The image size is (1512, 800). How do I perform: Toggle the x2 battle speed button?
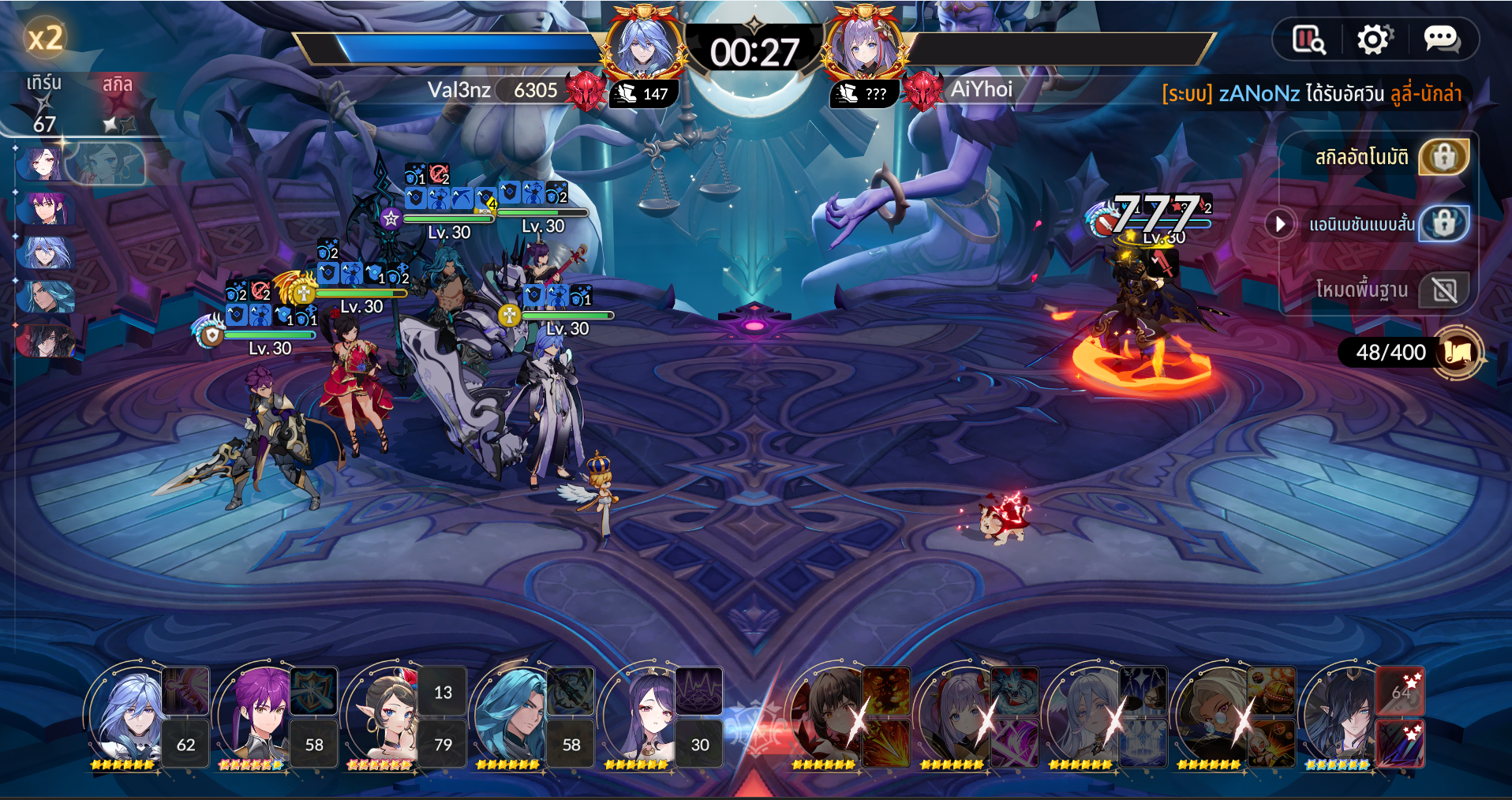[x=45, y=37]
